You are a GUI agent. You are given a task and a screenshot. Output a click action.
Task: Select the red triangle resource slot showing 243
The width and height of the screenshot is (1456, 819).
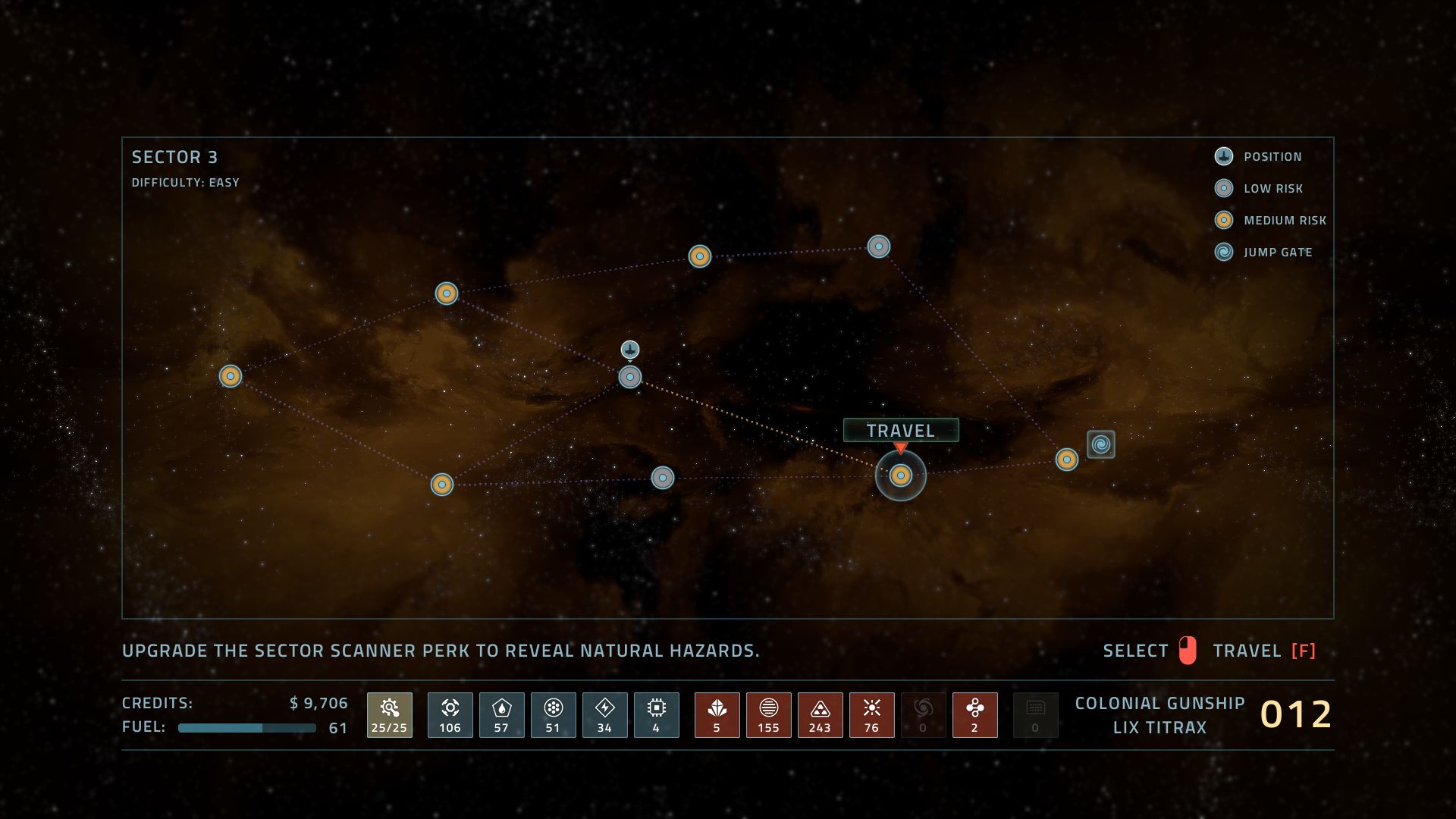pyautogui.click(x=821, y=714)
